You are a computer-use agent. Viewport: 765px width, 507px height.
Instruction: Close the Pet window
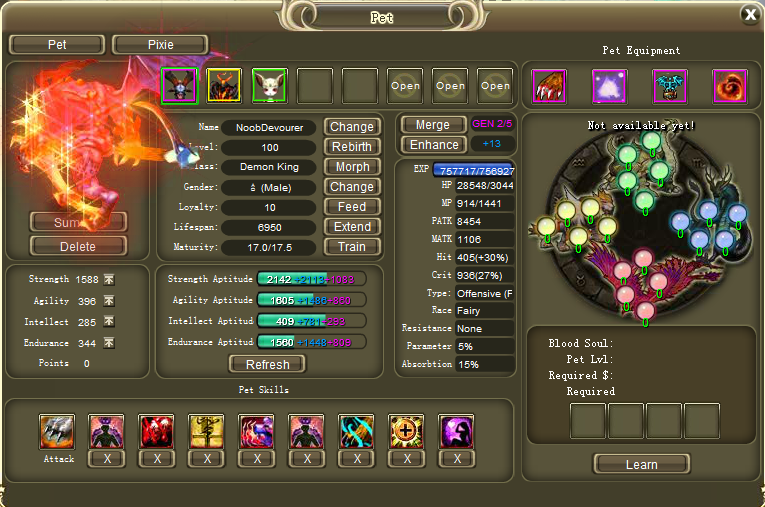click(750, 14)
